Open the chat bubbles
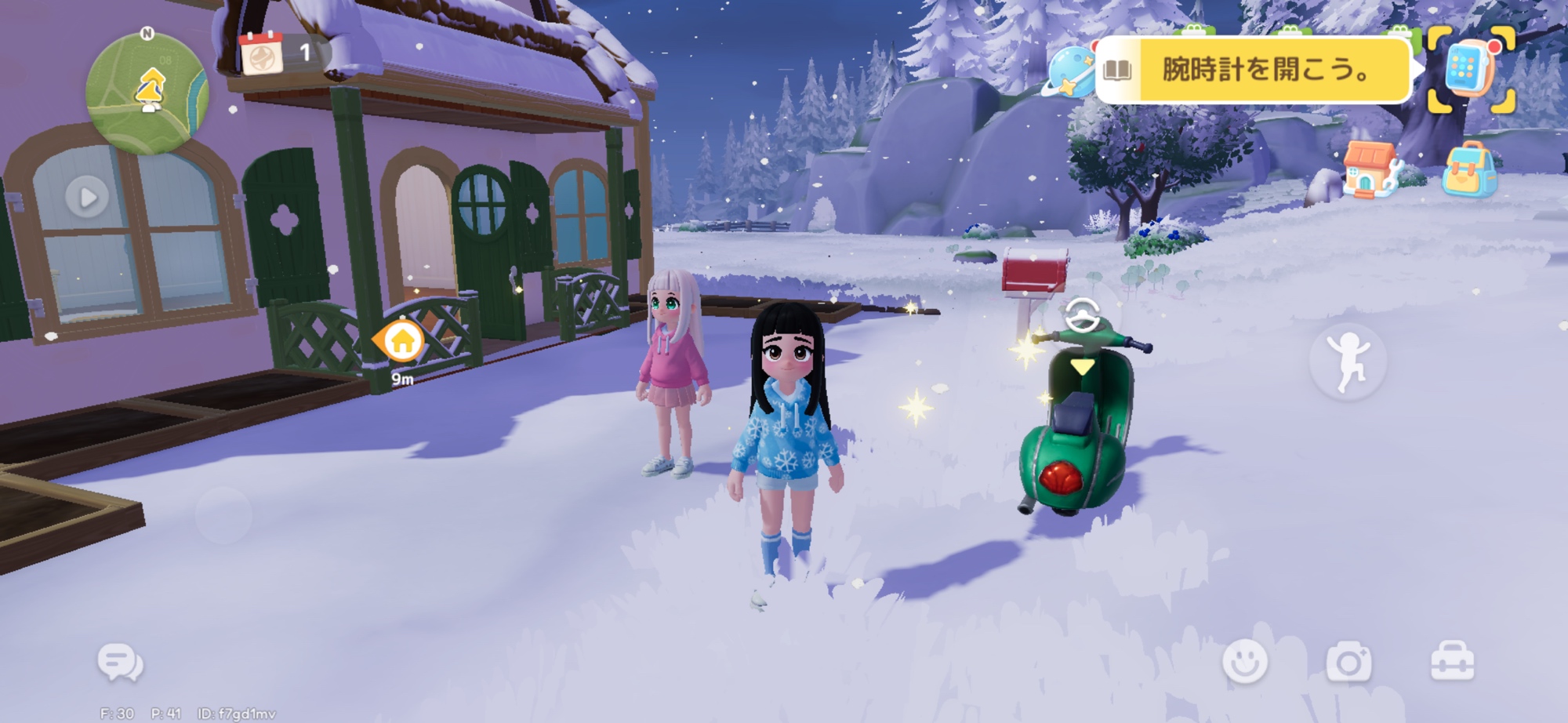Image resolution: width=1568 pixels, height=723 pixels. coord(121,663)
